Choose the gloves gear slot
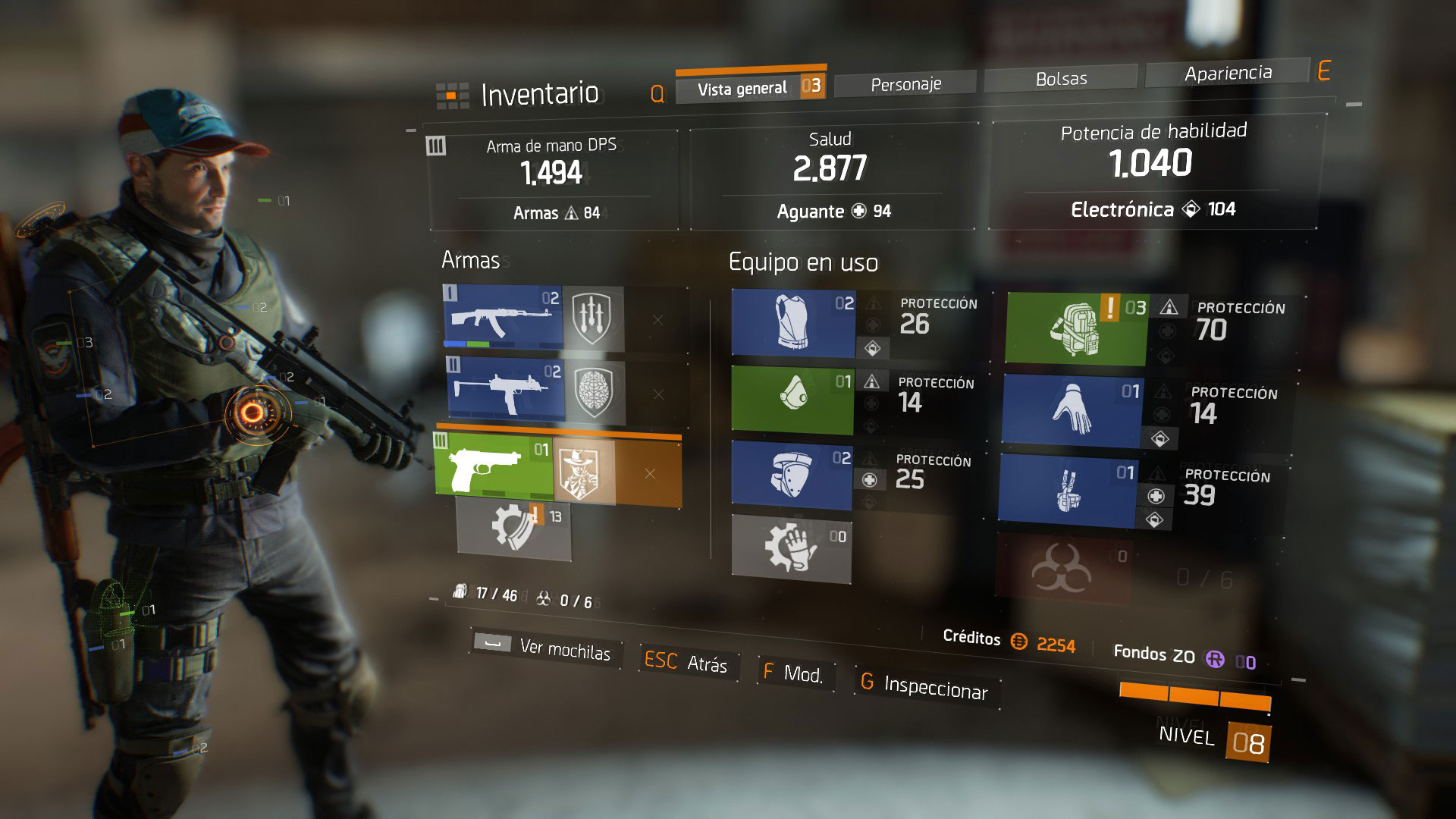Screen dimensions: 1456x819 [x=1072, y=409]
